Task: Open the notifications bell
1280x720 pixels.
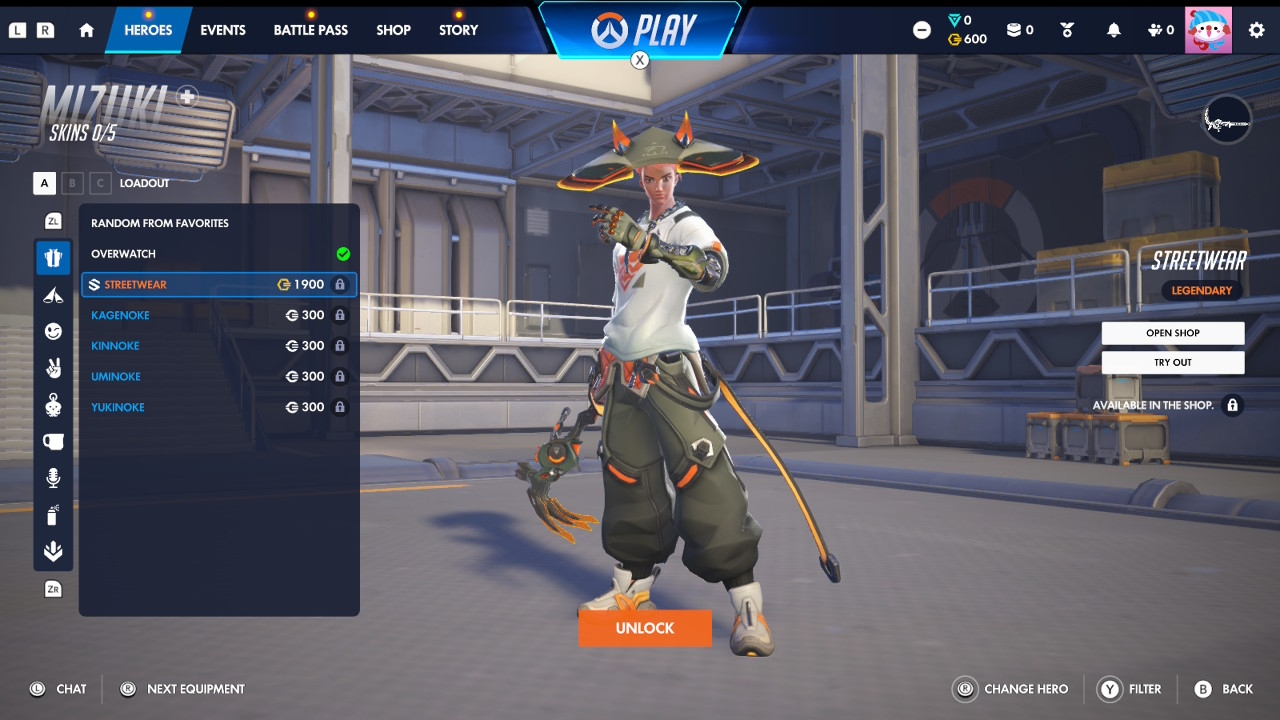Action: coord(1113,30)
